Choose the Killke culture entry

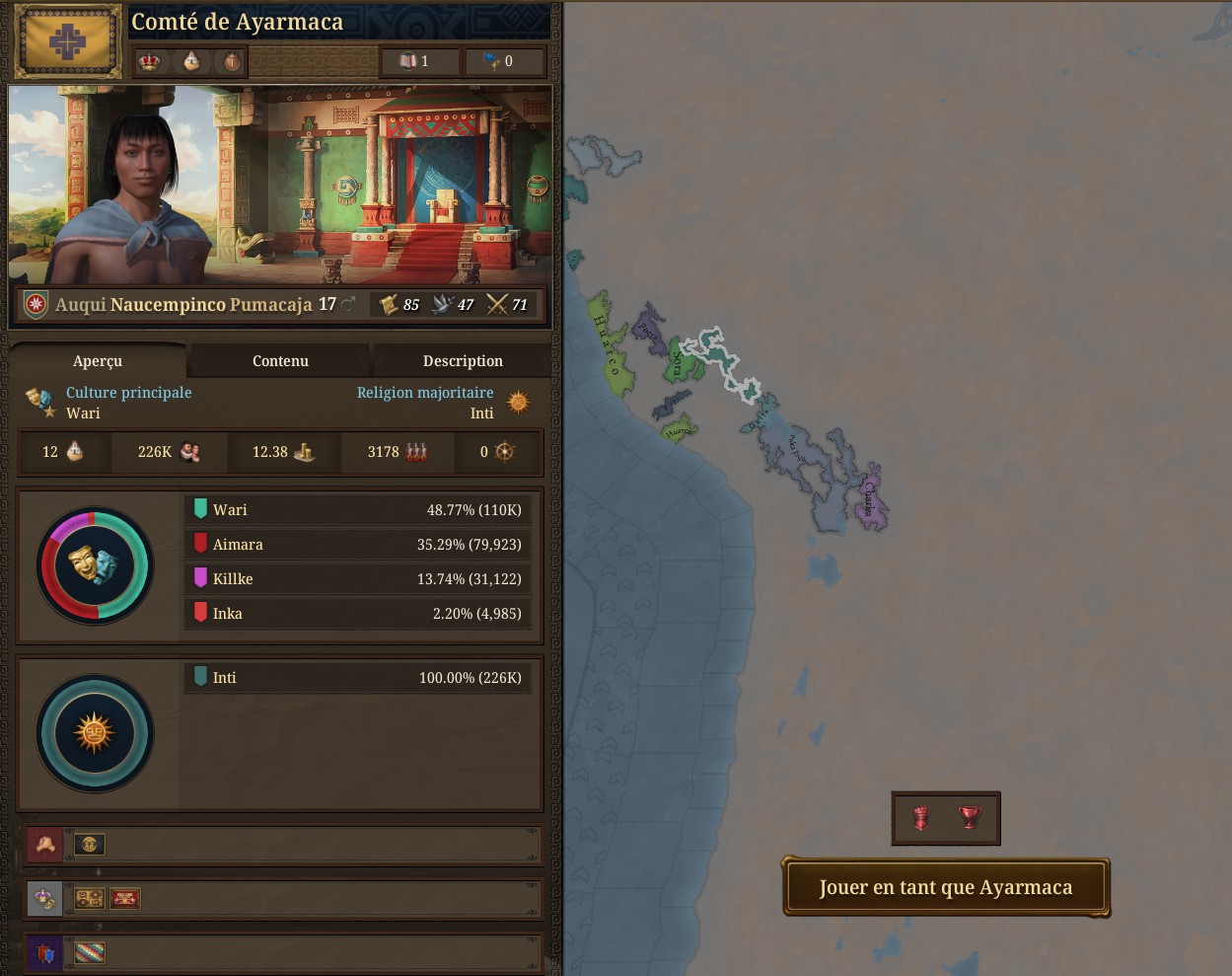pyautogui.click(x=357, y=578)
